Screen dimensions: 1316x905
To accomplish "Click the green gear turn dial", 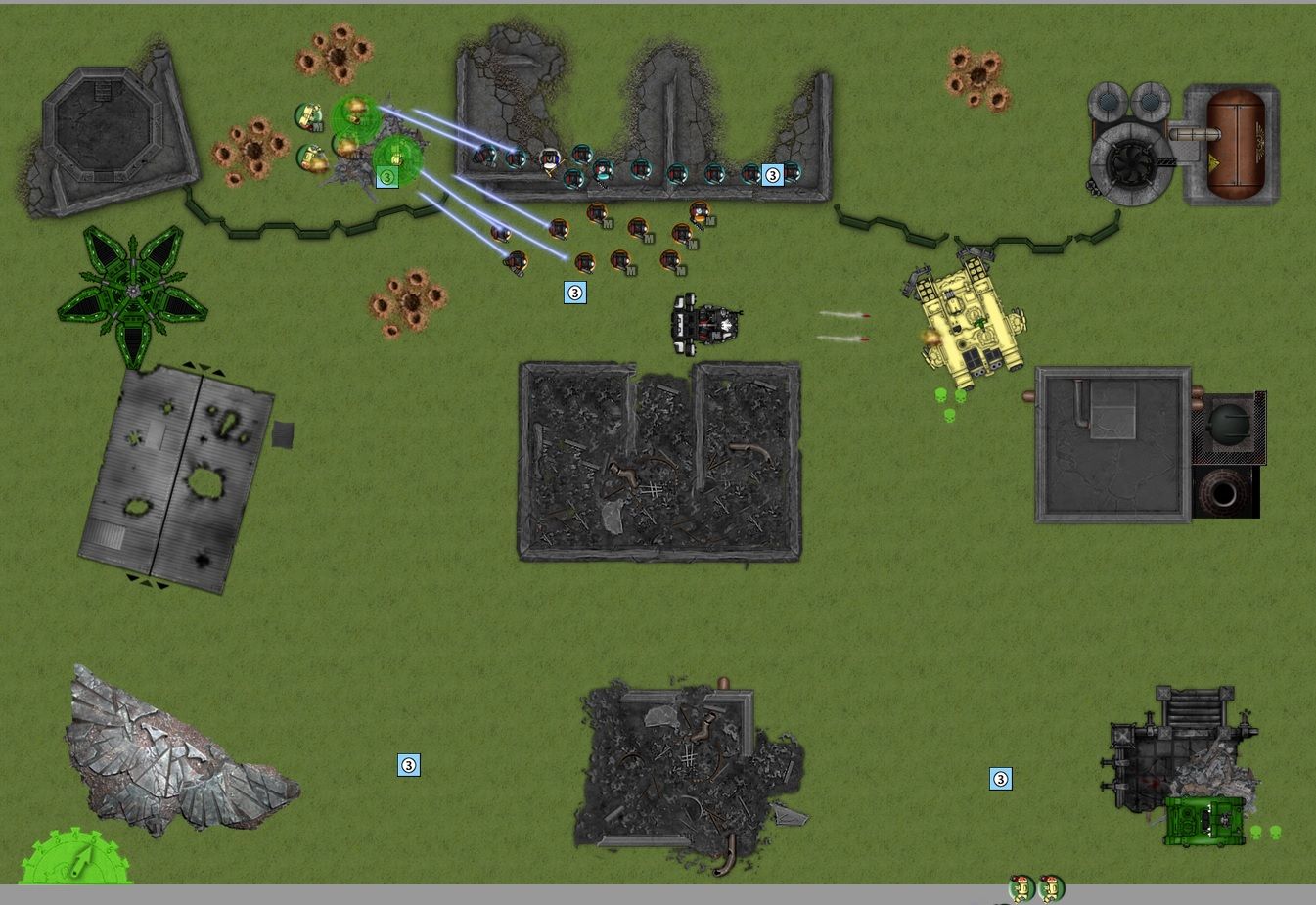I will click(x=76, y=859).
